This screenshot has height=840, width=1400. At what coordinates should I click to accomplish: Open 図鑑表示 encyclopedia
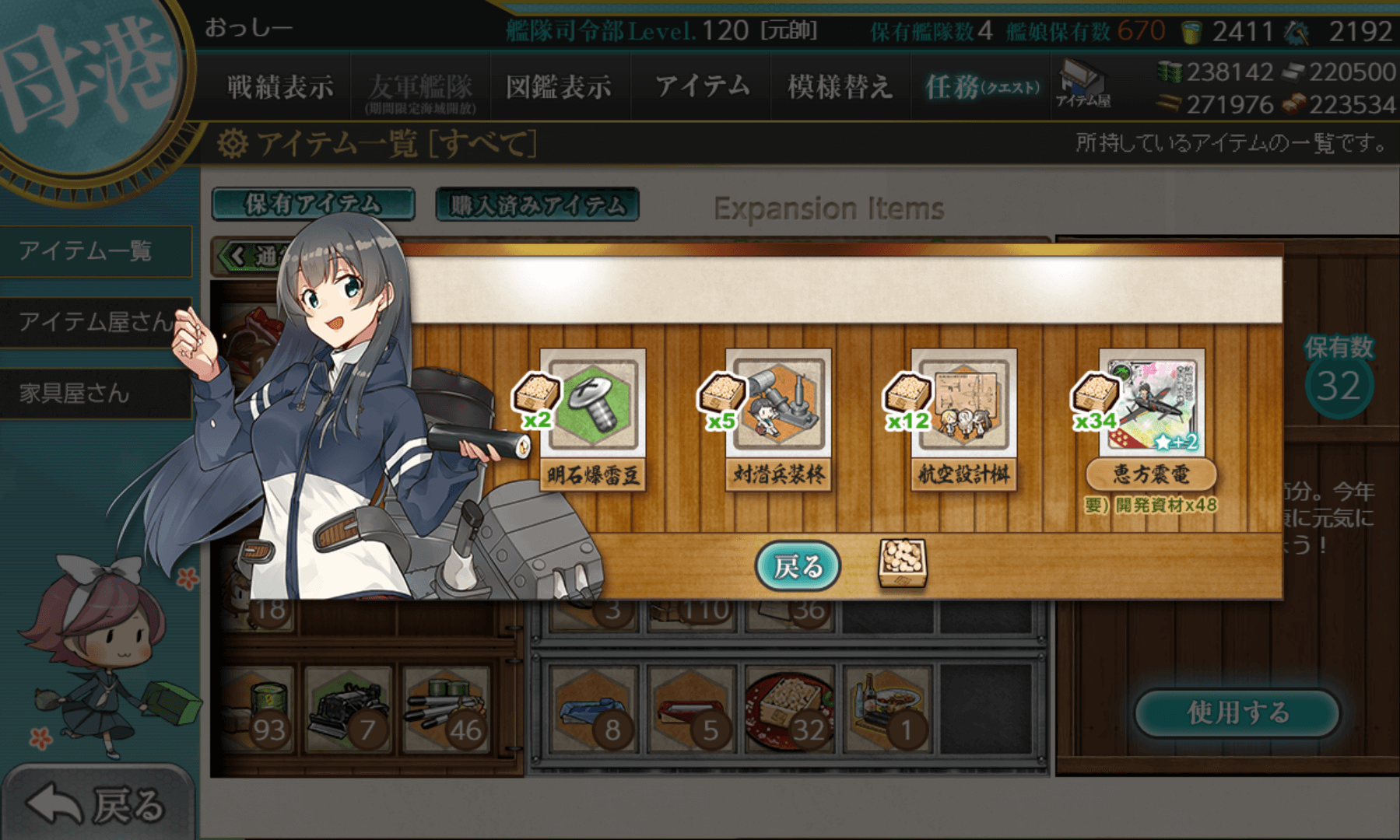[x=559, y=86]
